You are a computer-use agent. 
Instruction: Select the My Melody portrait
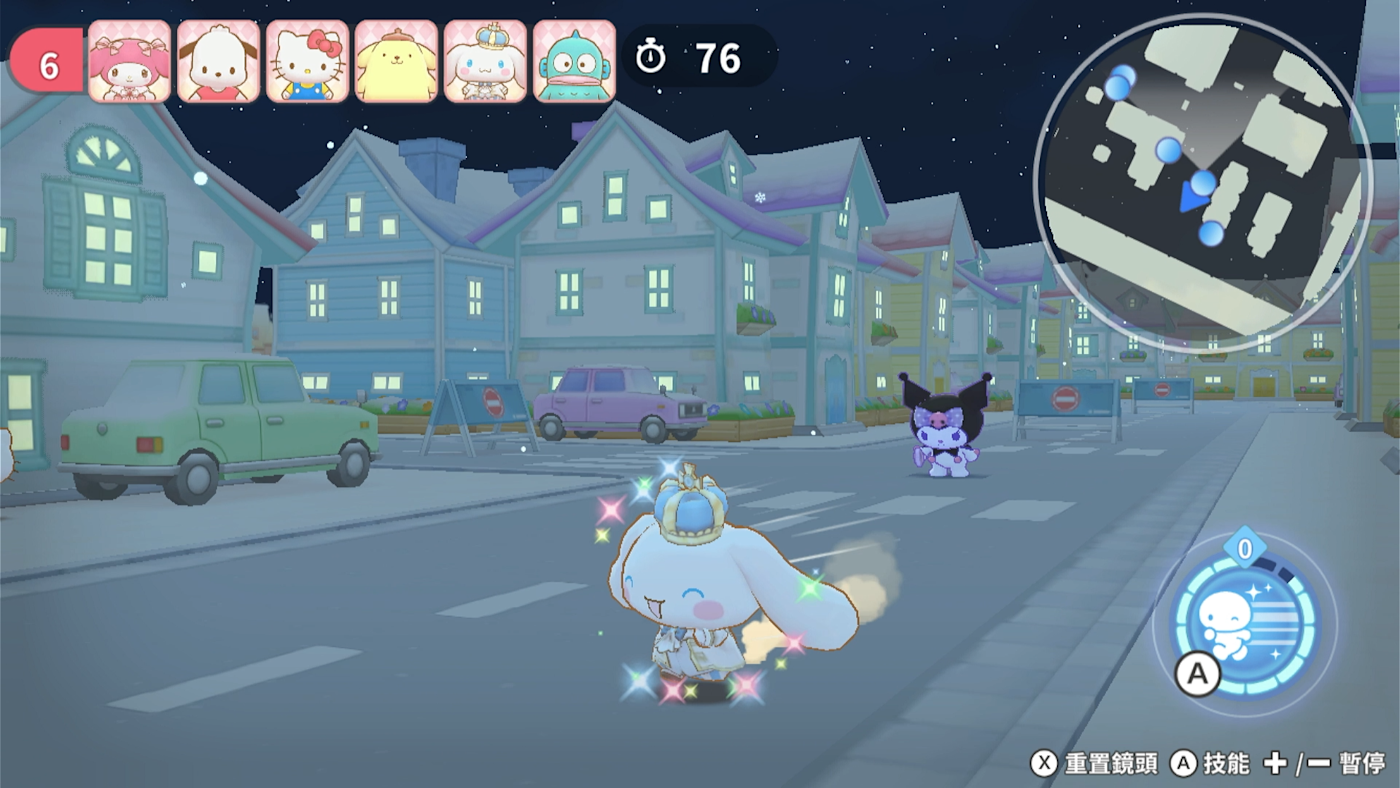tap(130, 62)
